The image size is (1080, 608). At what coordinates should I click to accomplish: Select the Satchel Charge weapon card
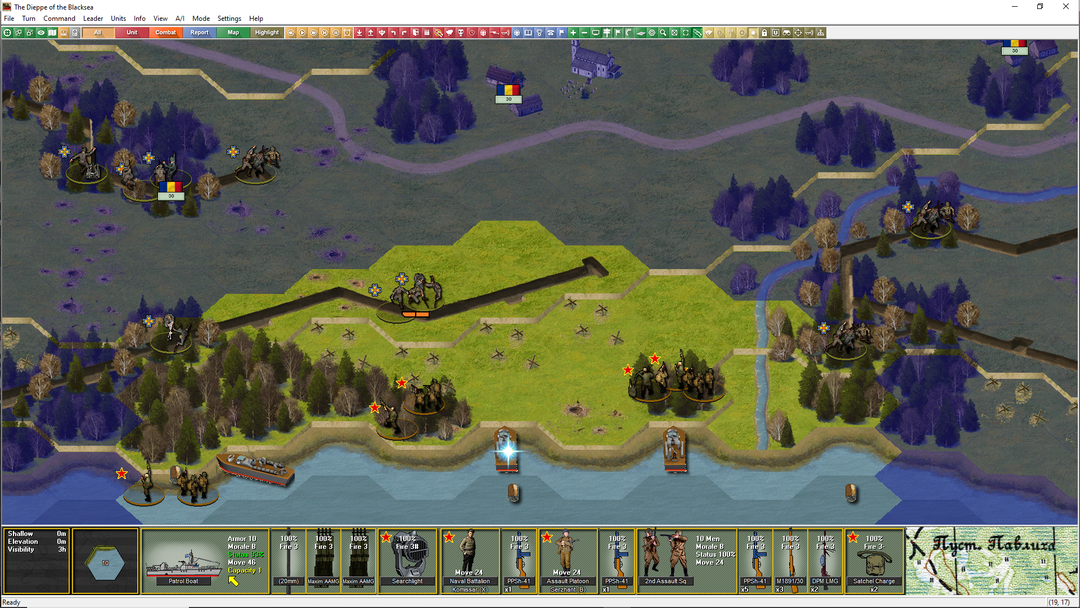click(875, 560)
